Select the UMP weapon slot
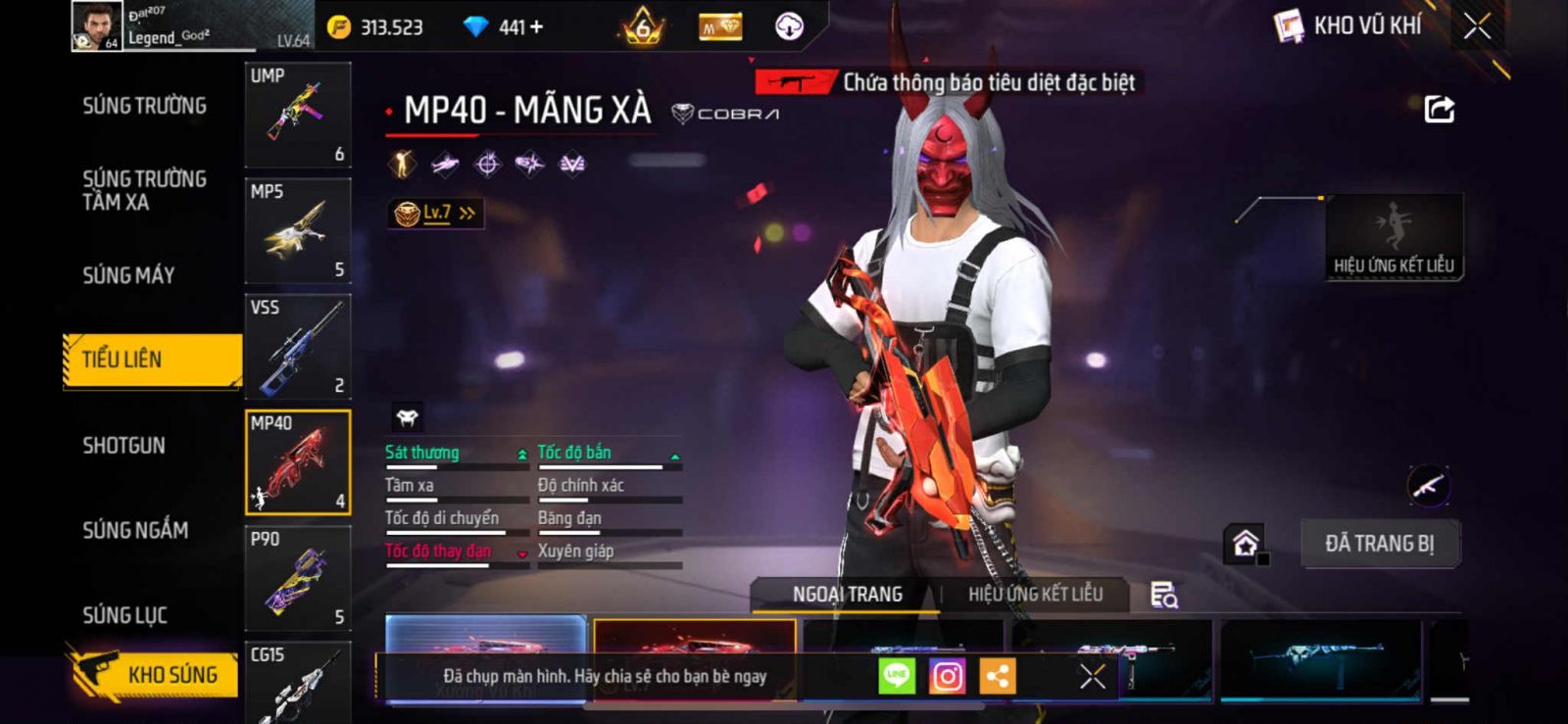This screenshot has width=1568, height=724. click(x=298, y=116)
